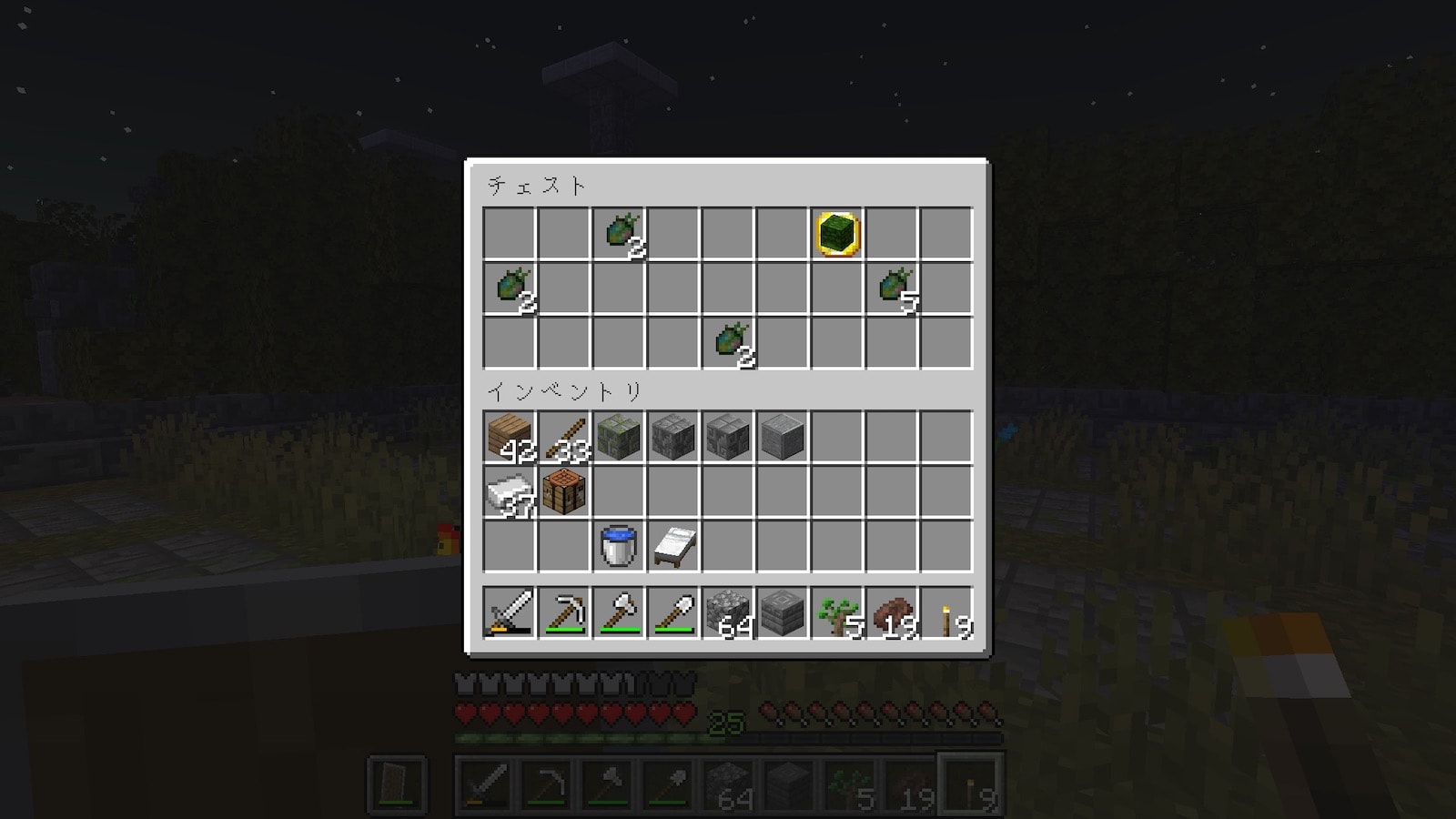1456x819 pixels.
Task: Pick up the 37 iron ingots
Action: (510, 492)
